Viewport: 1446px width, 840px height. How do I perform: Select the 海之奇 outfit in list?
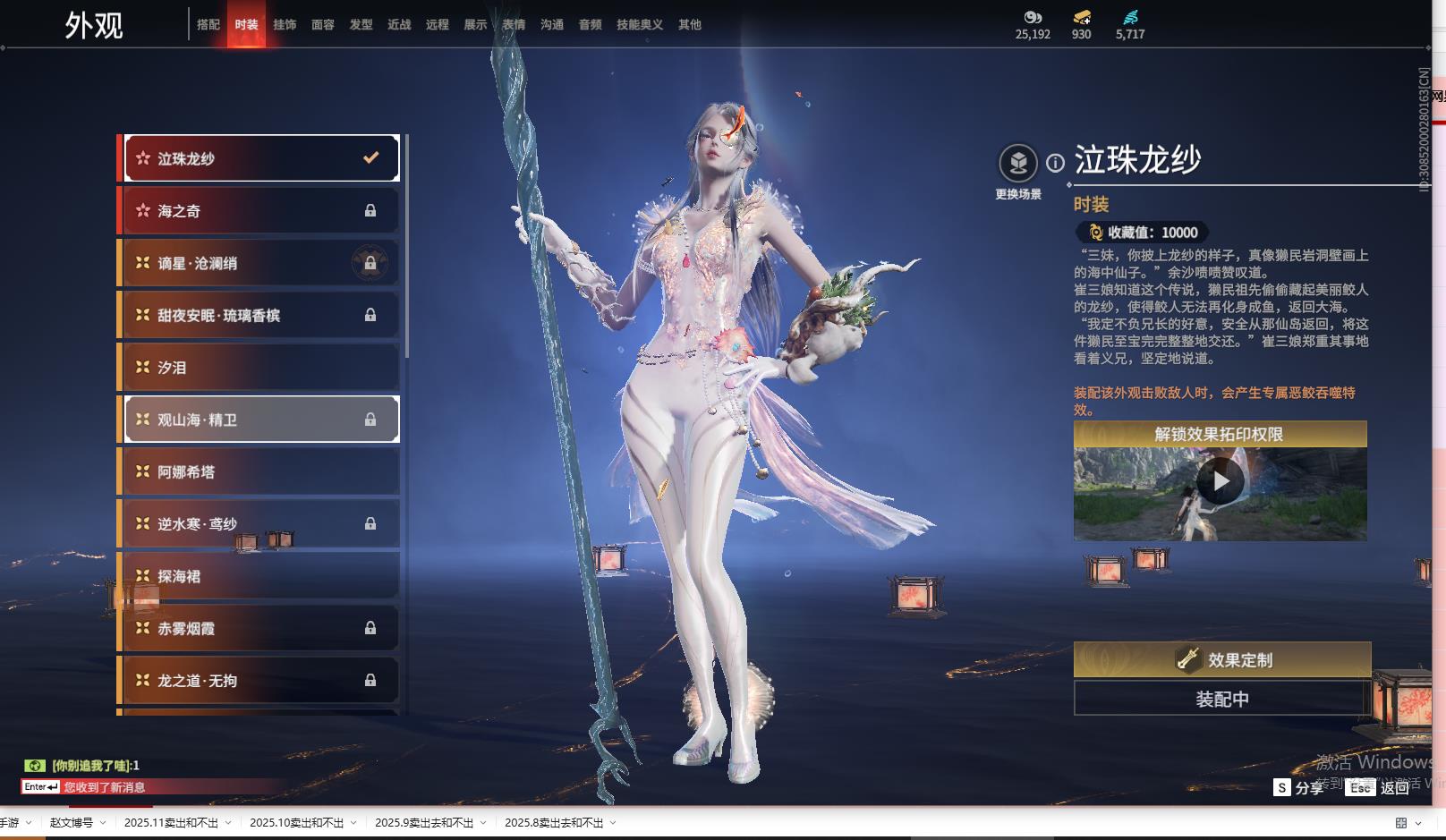(260, 211)
